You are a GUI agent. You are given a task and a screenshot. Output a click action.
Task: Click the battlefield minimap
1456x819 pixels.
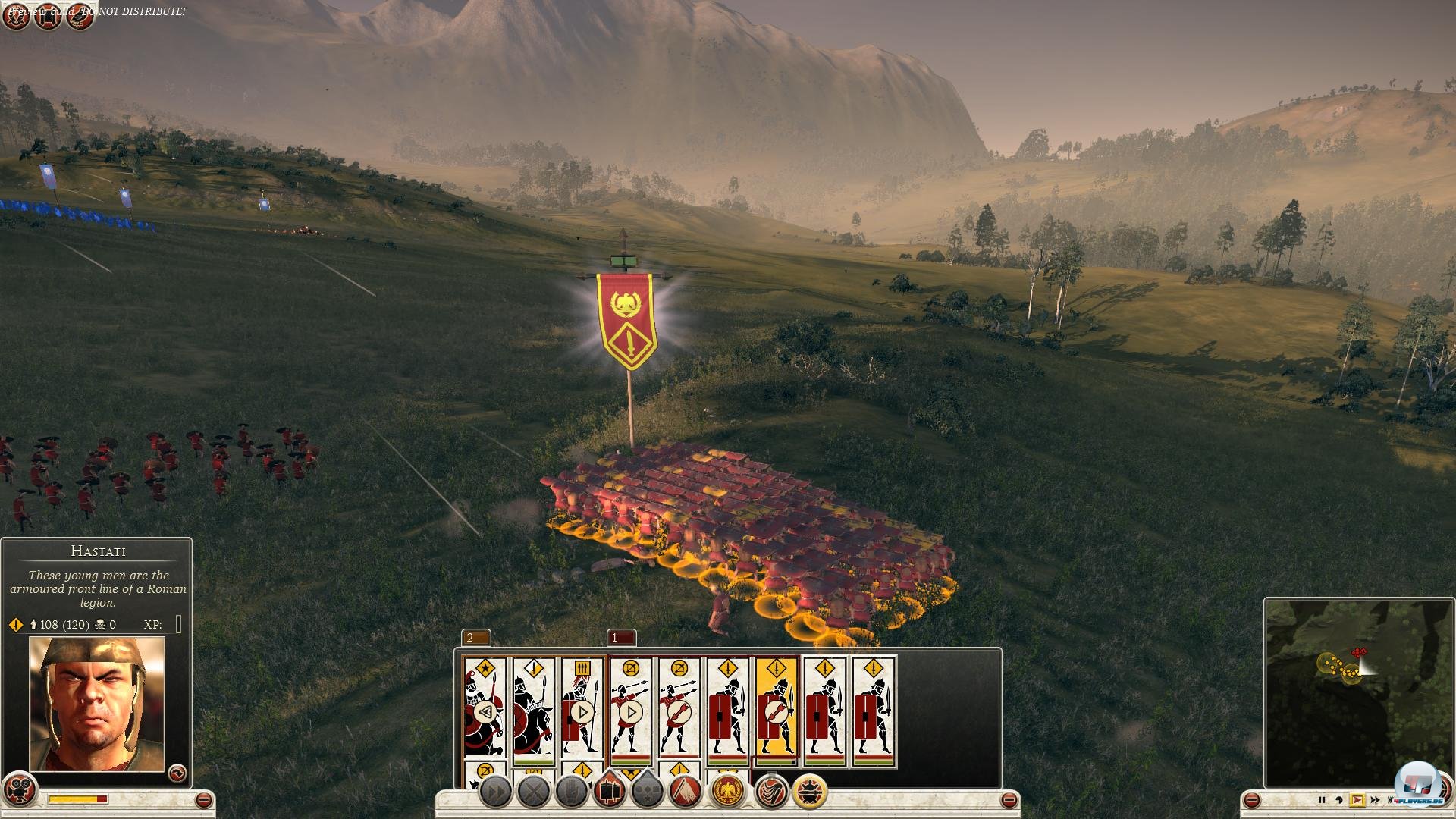pos(1357,692)
